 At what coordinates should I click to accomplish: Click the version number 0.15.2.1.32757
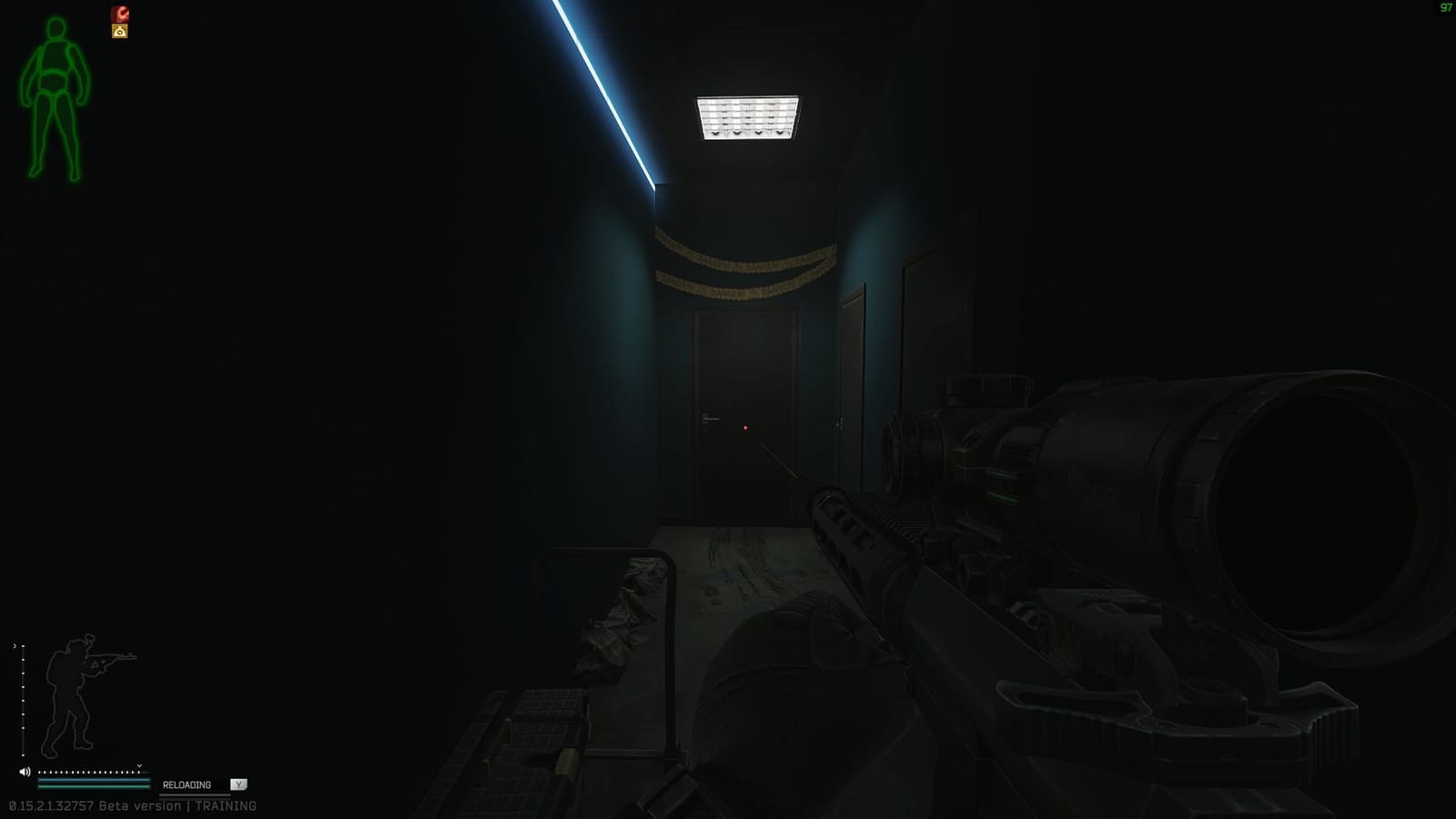(x=49, y=805)
